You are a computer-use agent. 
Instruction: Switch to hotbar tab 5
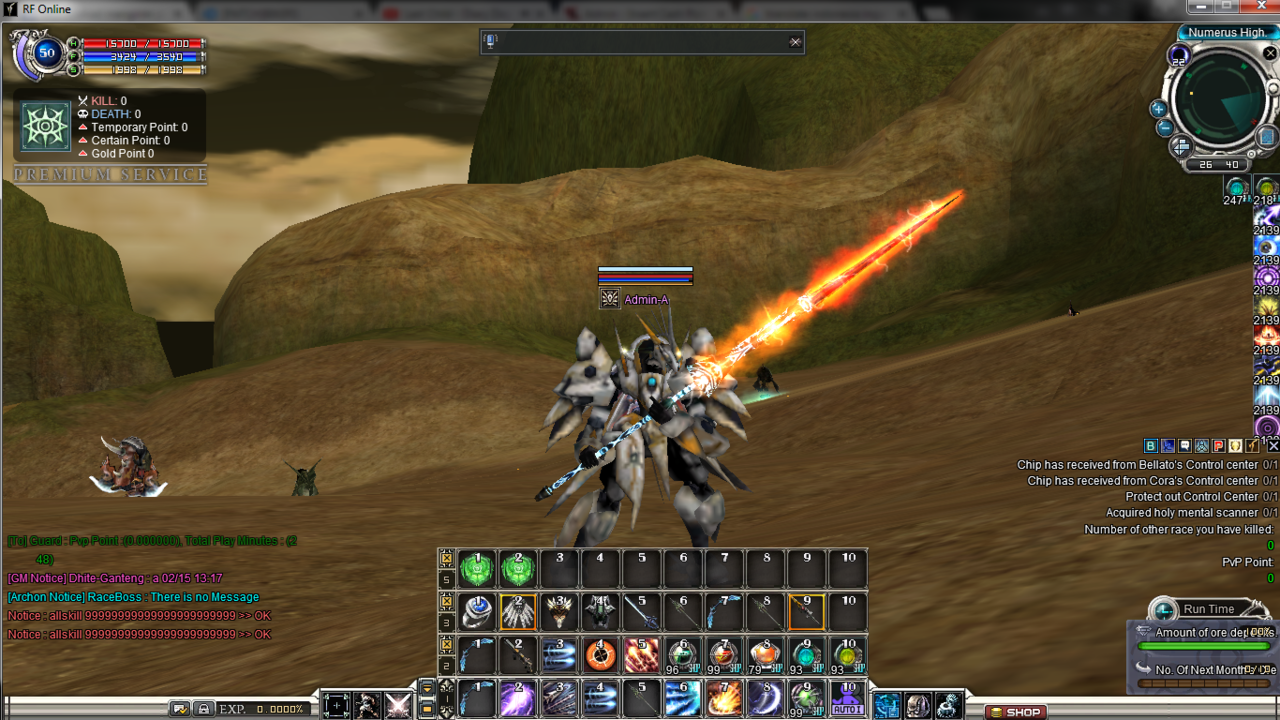pos(449,580)
